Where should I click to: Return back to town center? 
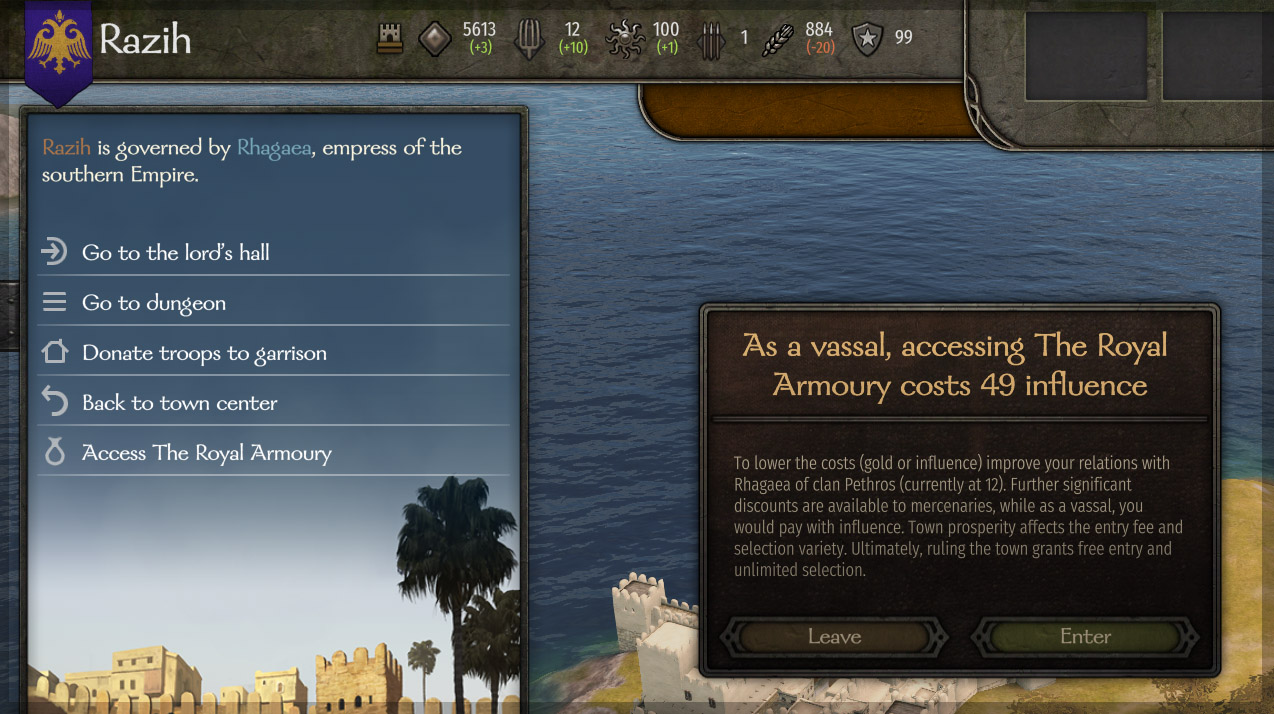180,403
